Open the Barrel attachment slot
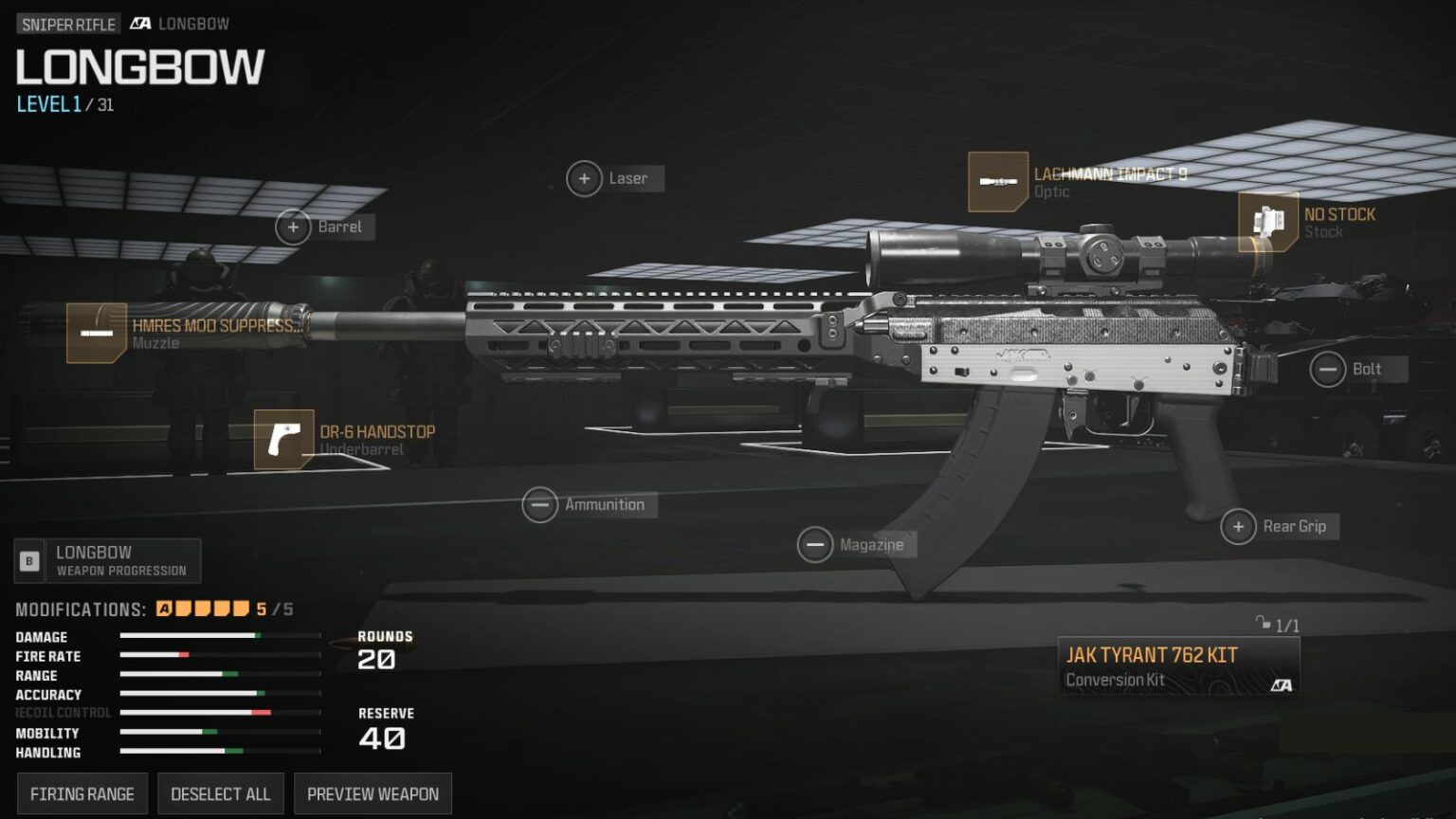Viewport: 1456px width, 819px height. 292,227
